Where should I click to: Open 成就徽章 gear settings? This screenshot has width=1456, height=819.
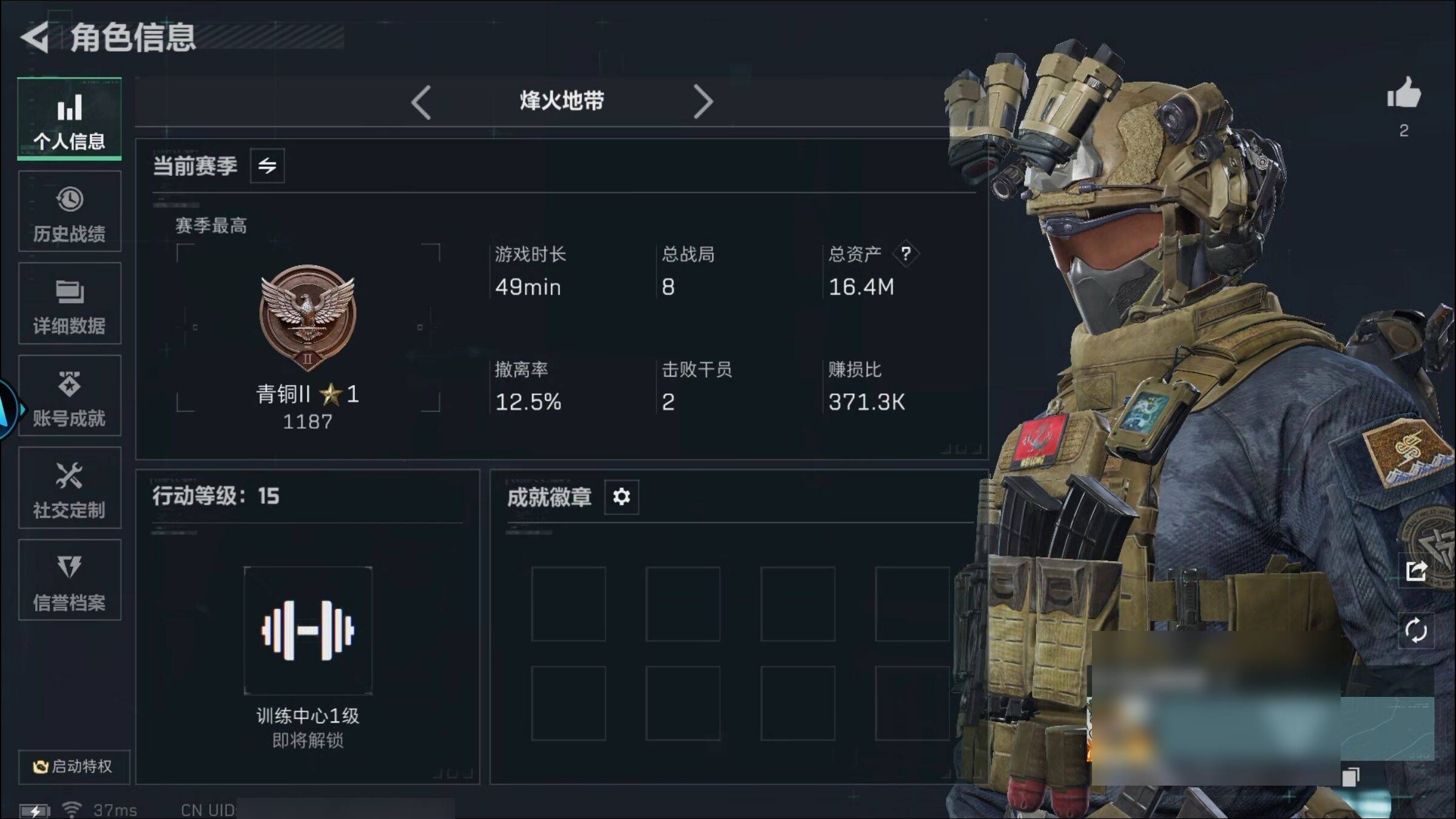tap(621, 497)
